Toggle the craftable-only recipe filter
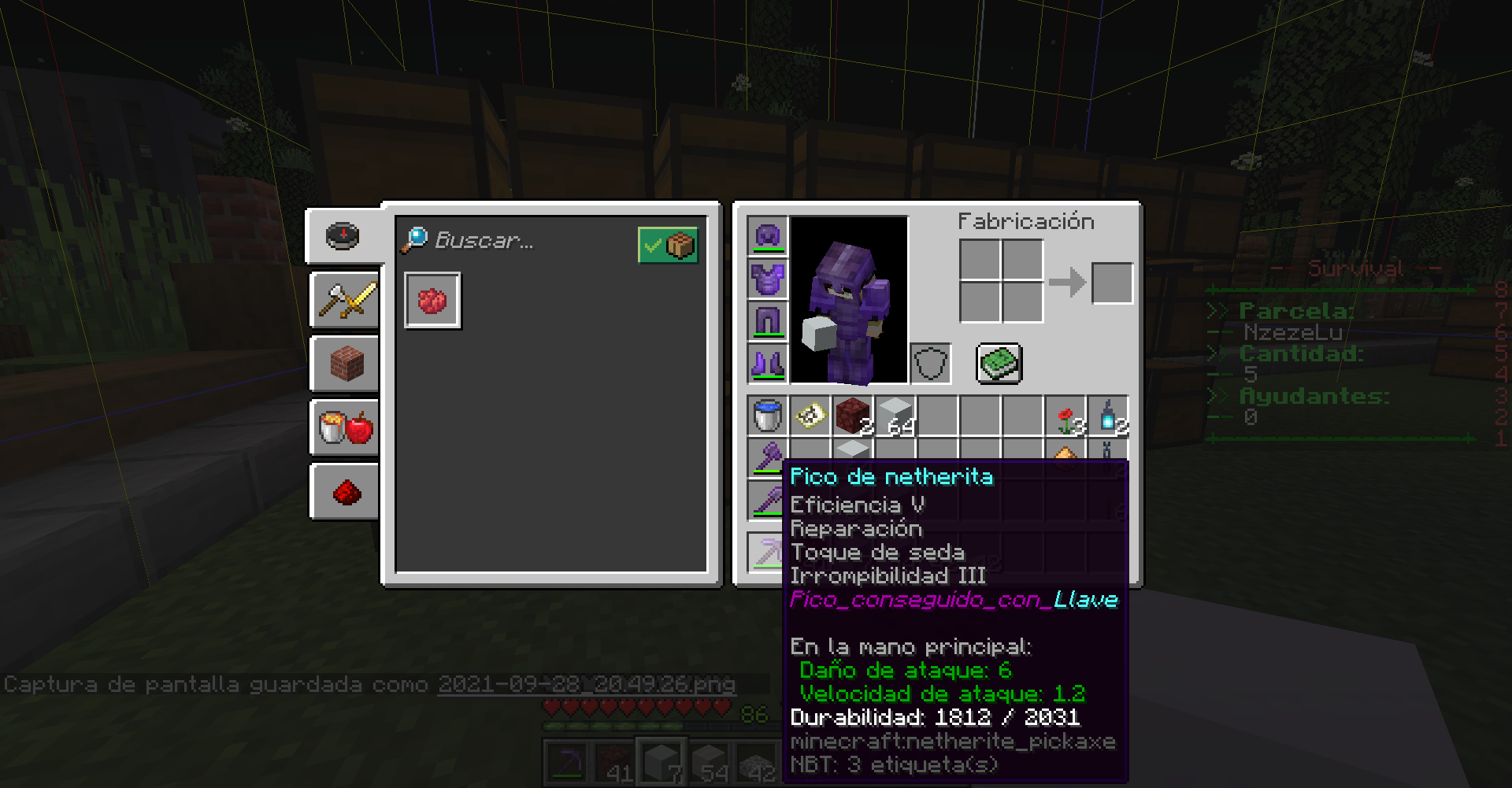1512x788 pixels. point(667,245)
